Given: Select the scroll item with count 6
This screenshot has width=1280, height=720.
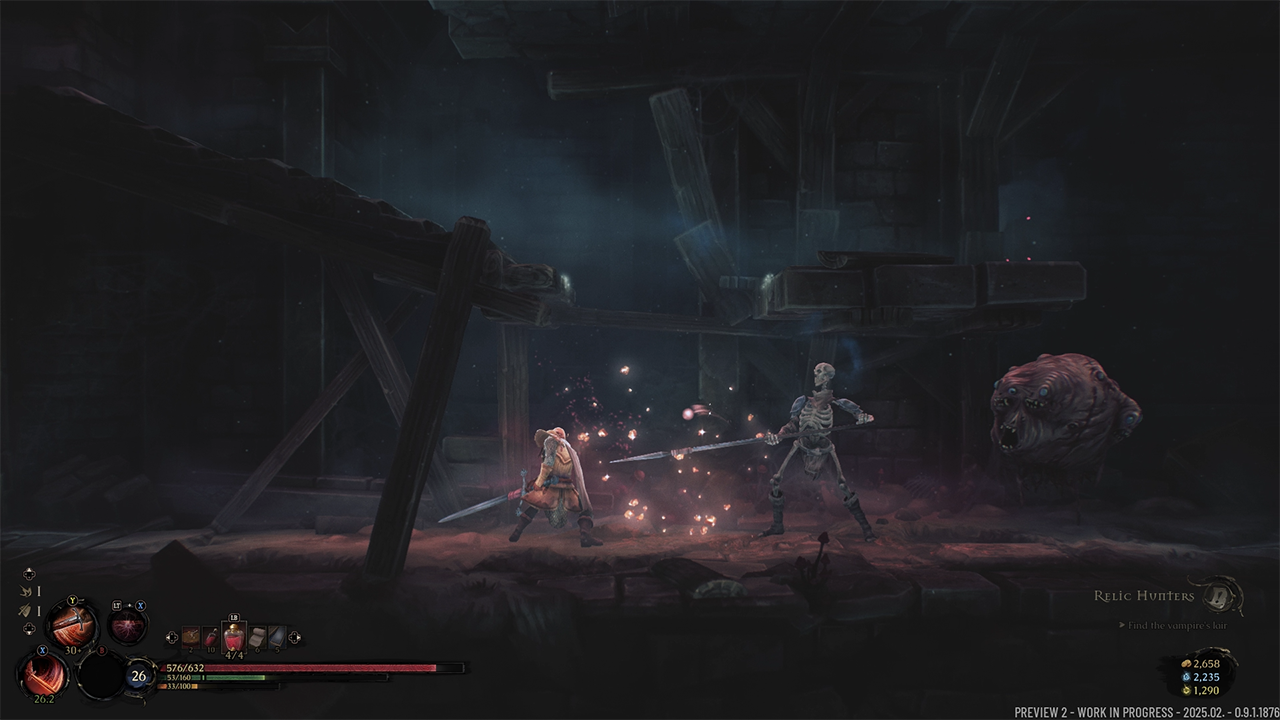Looking at the screenshot, I should click(x=257, y=637).
